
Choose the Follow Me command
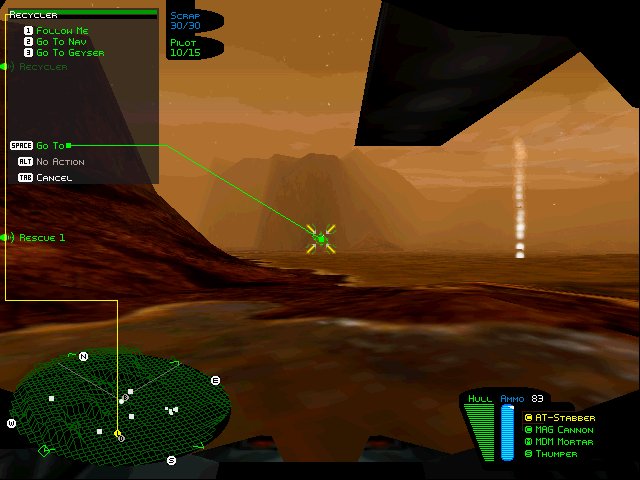61,31
